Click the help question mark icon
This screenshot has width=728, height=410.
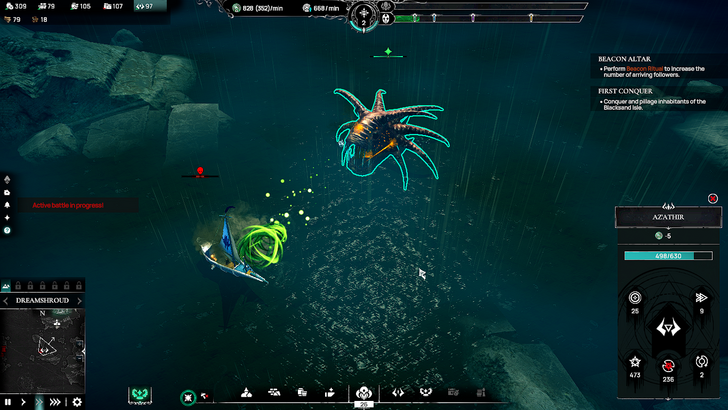click(7, 230)
